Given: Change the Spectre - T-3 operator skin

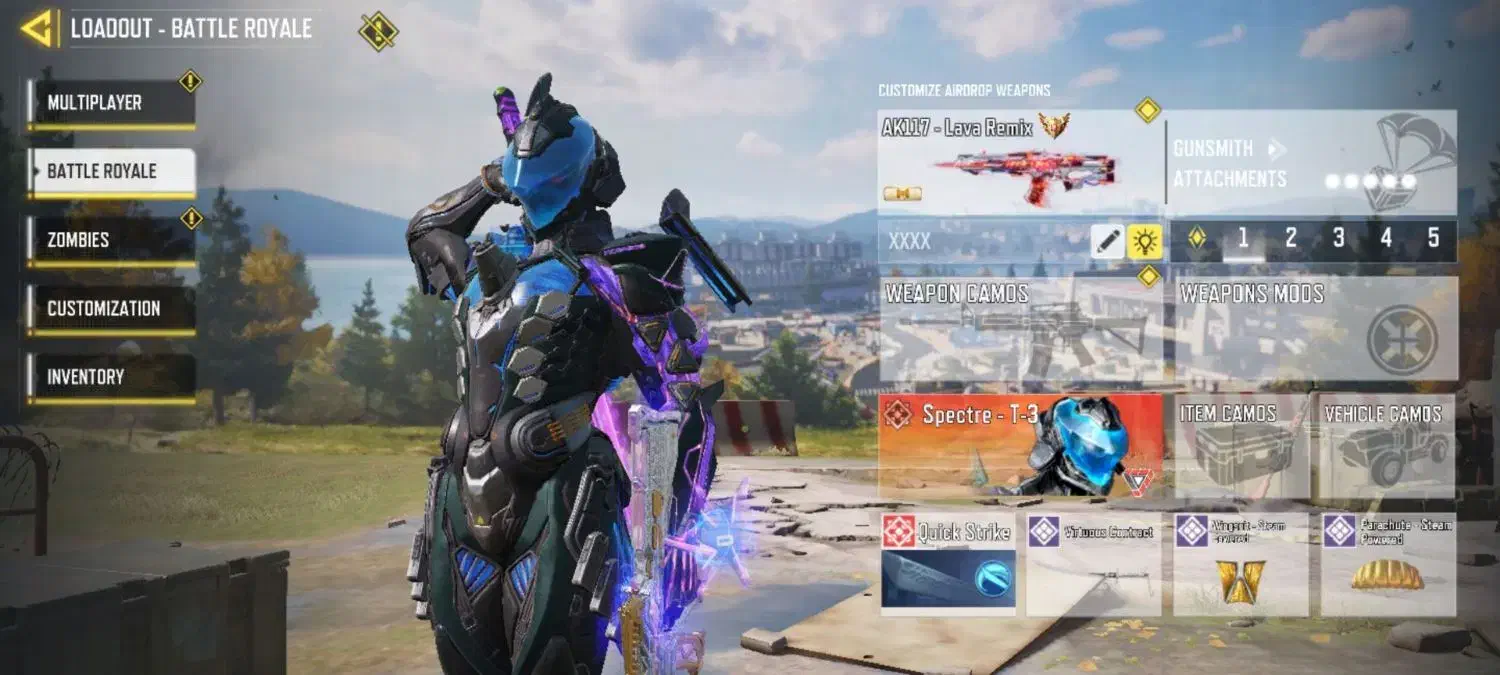Looking at the screenshot, I should click(1020, 445).
